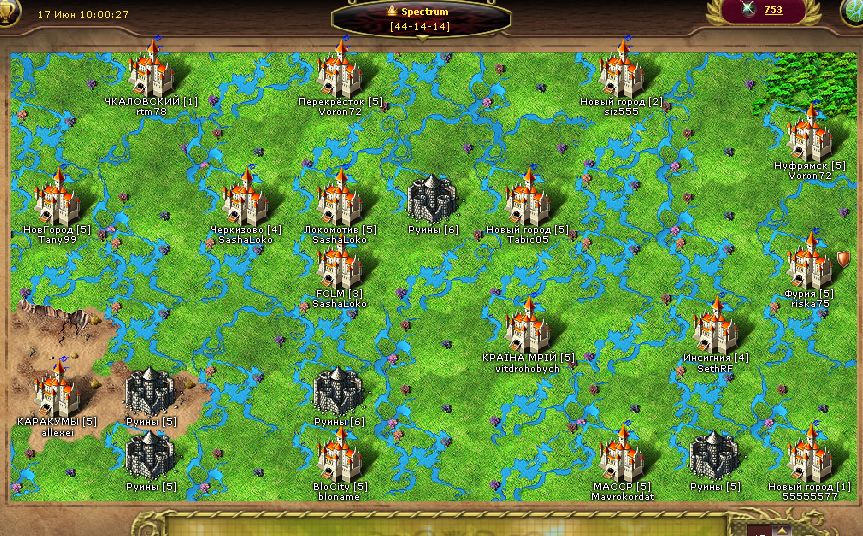Select the Локомотив city
The height and width of the screenshot is (536, 863).
tap(340, 199)
